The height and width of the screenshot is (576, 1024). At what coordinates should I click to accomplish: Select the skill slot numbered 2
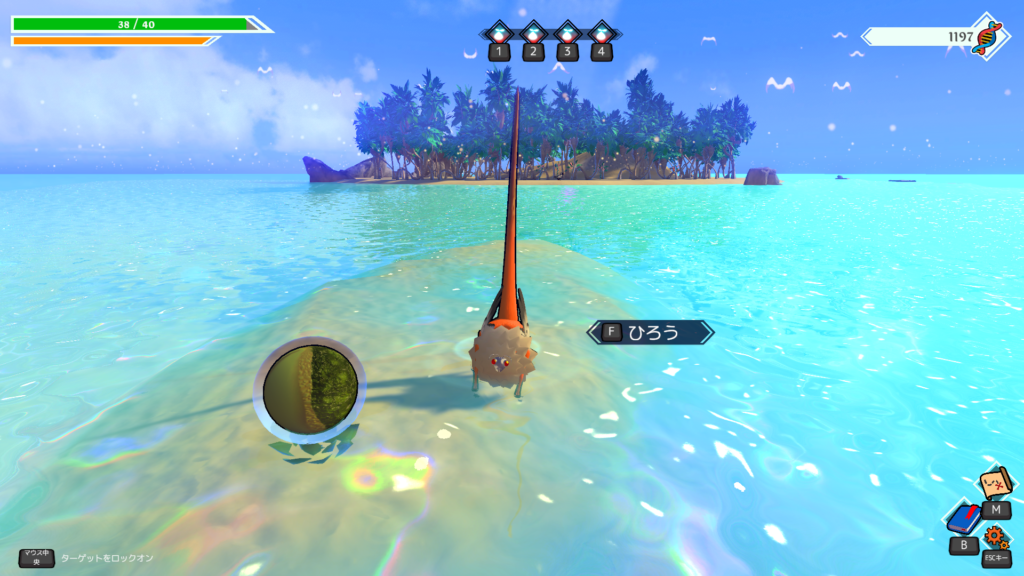(533, 36)
